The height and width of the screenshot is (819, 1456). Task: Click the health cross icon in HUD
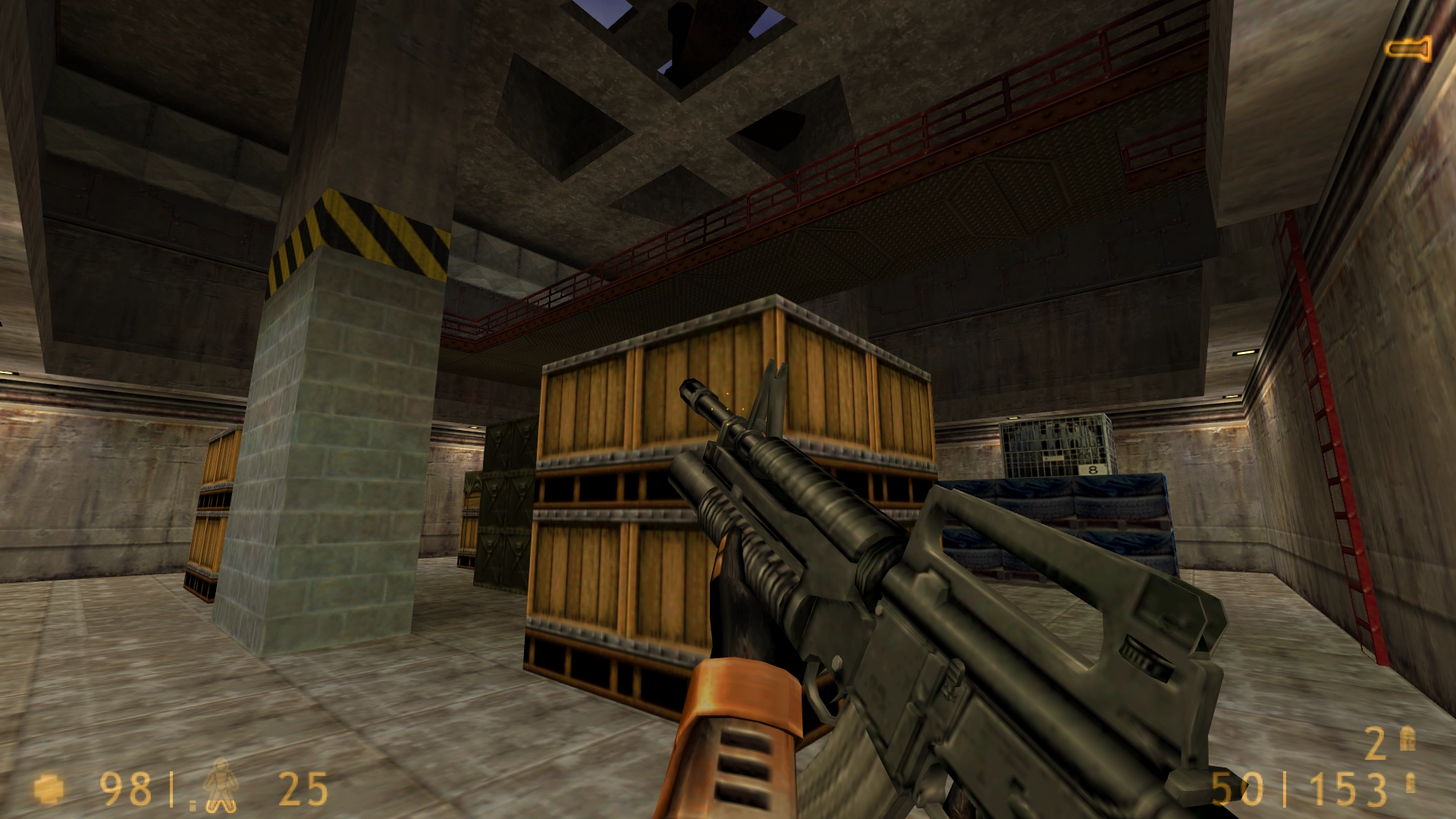coord(47,789)
